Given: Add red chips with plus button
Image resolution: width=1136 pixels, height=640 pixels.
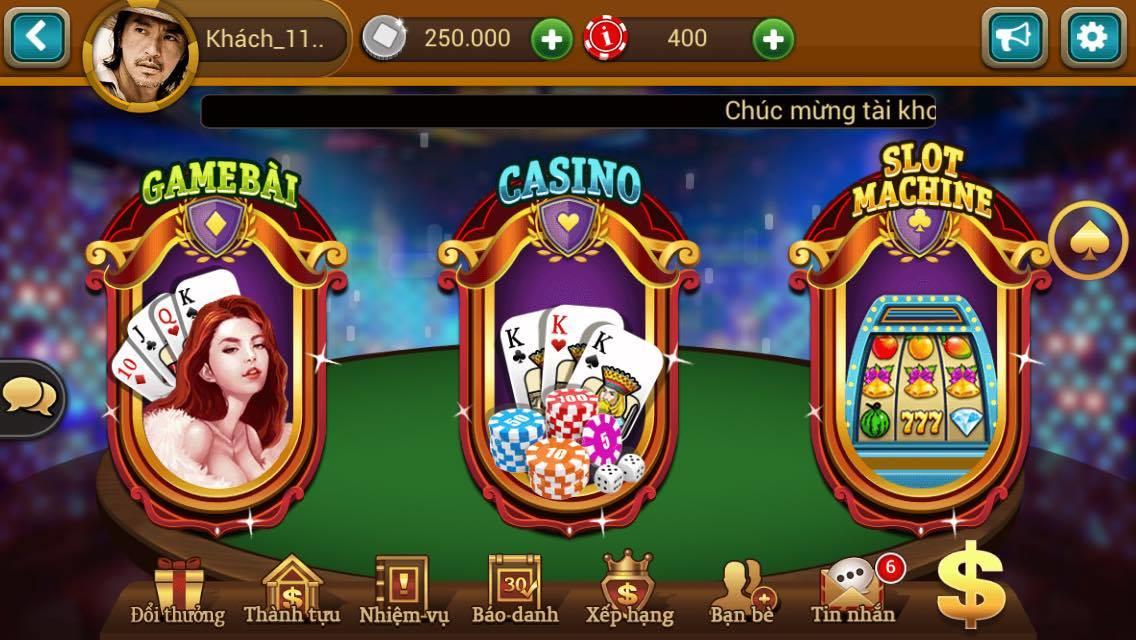Looking at the screenshot, I should [772, 40].
